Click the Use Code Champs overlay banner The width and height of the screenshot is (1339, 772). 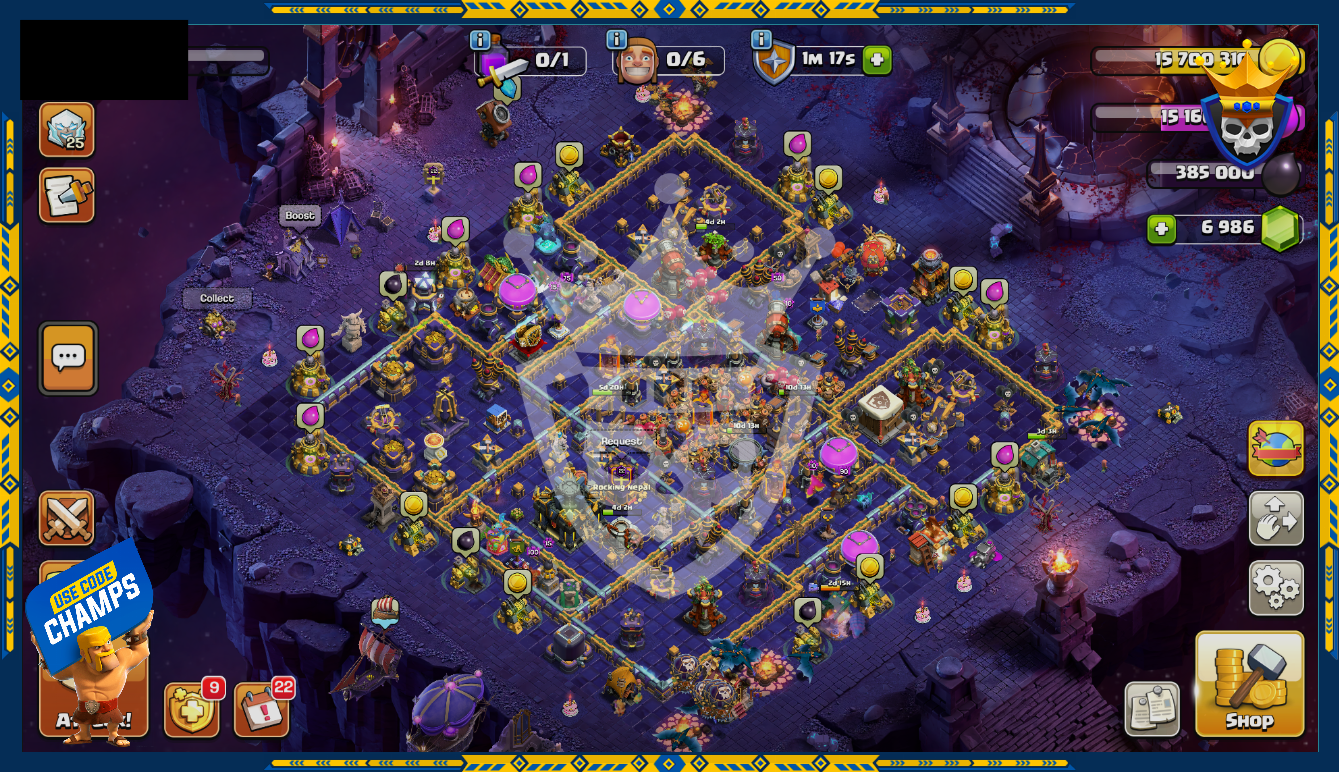pyautogui.click(x=88, y=604)
